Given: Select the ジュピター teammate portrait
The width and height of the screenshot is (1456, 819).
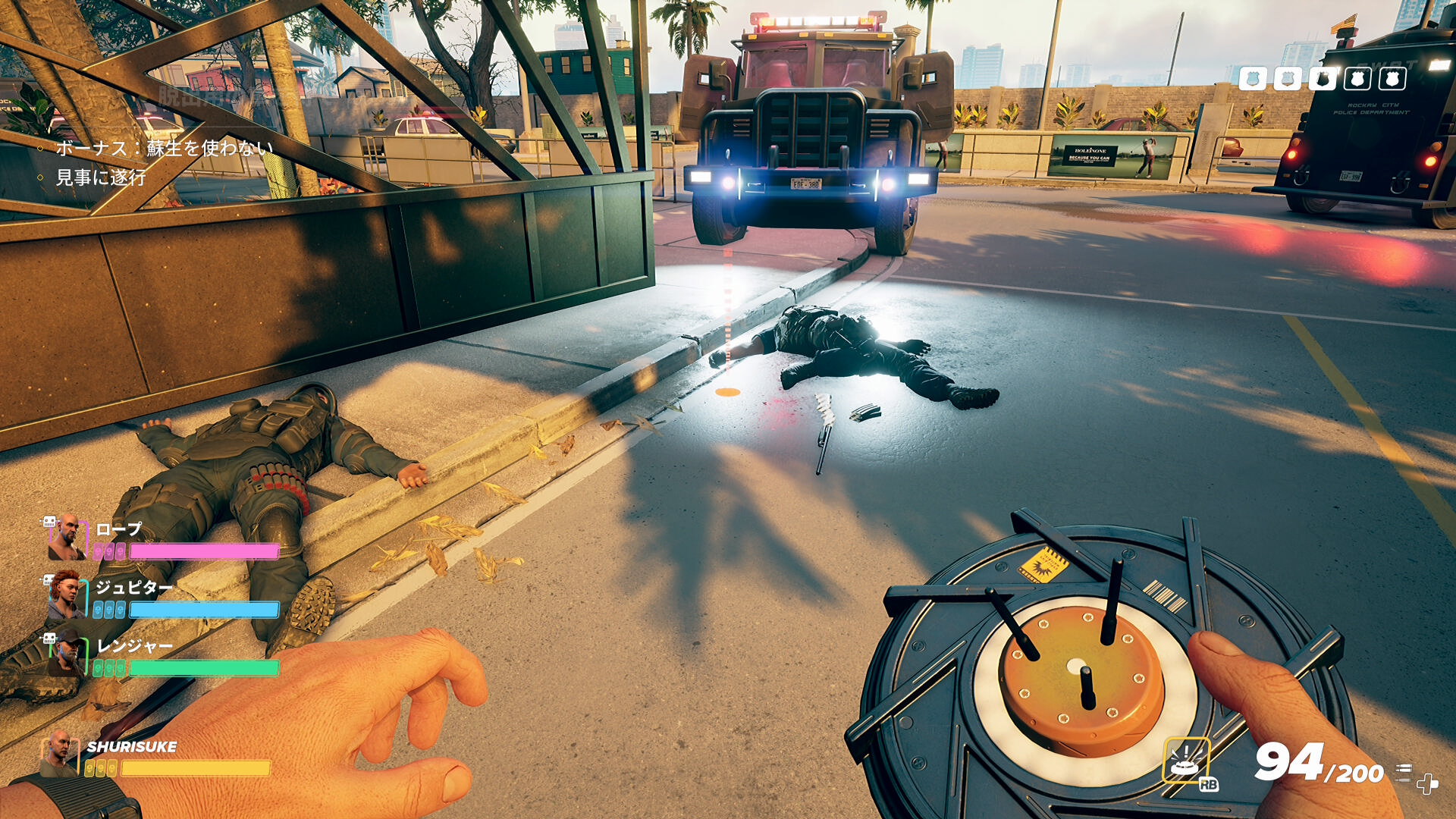Looking at the screenshot, I should coord(66,595).
